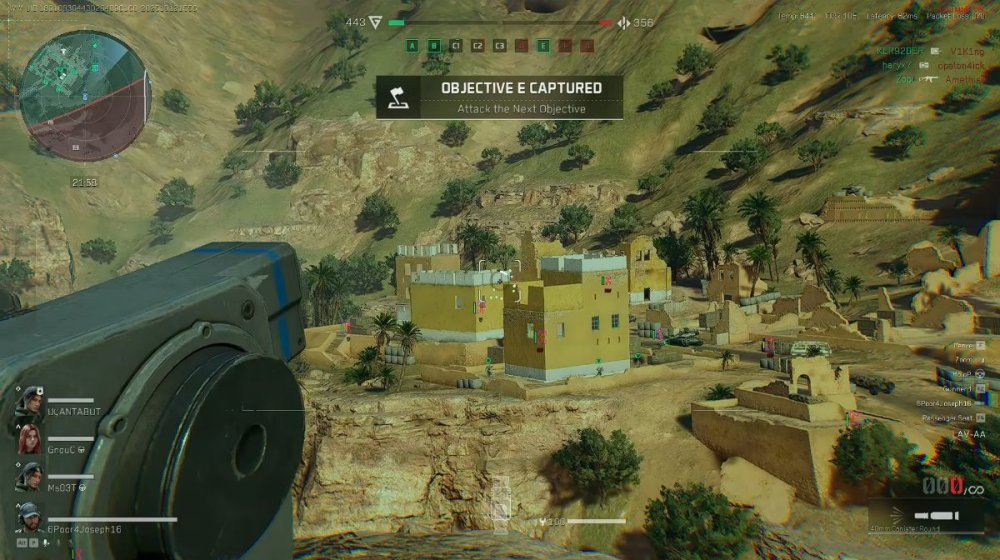Click the enemy team faction emblem
This screenshot has height=560, width=1000.
(x=624, y=23)
